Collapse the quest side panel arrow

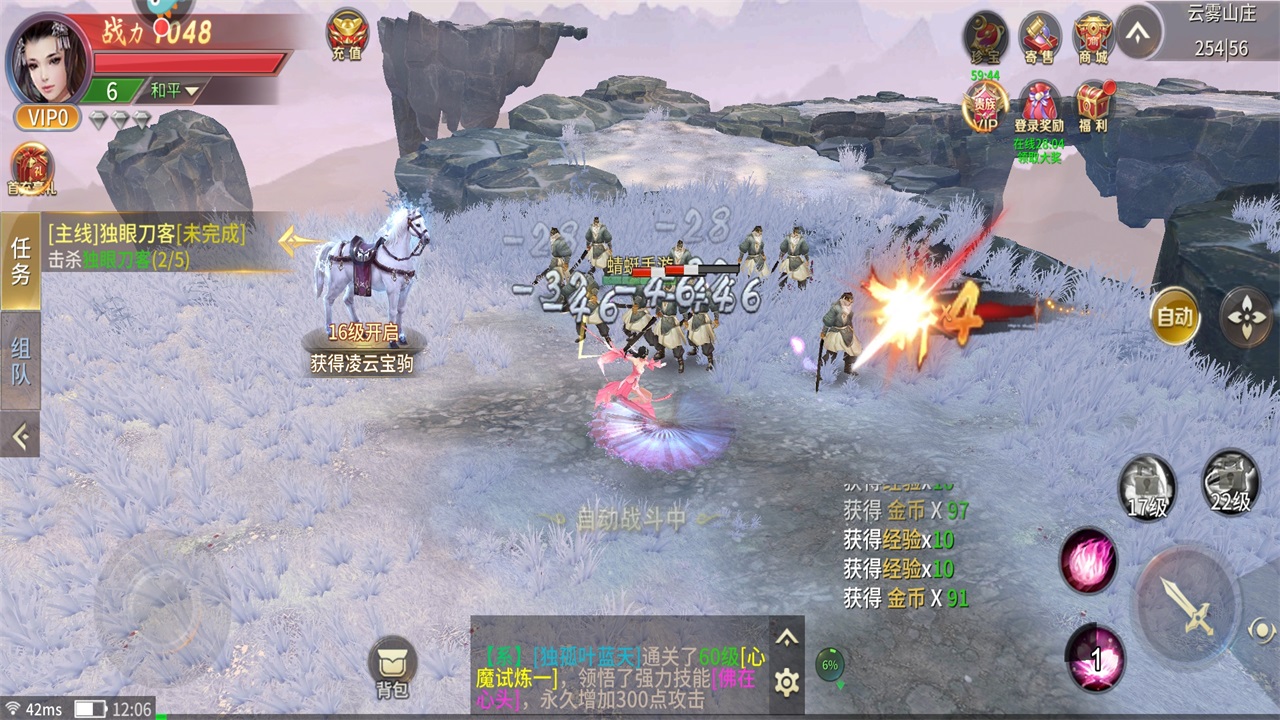[20, 434]
